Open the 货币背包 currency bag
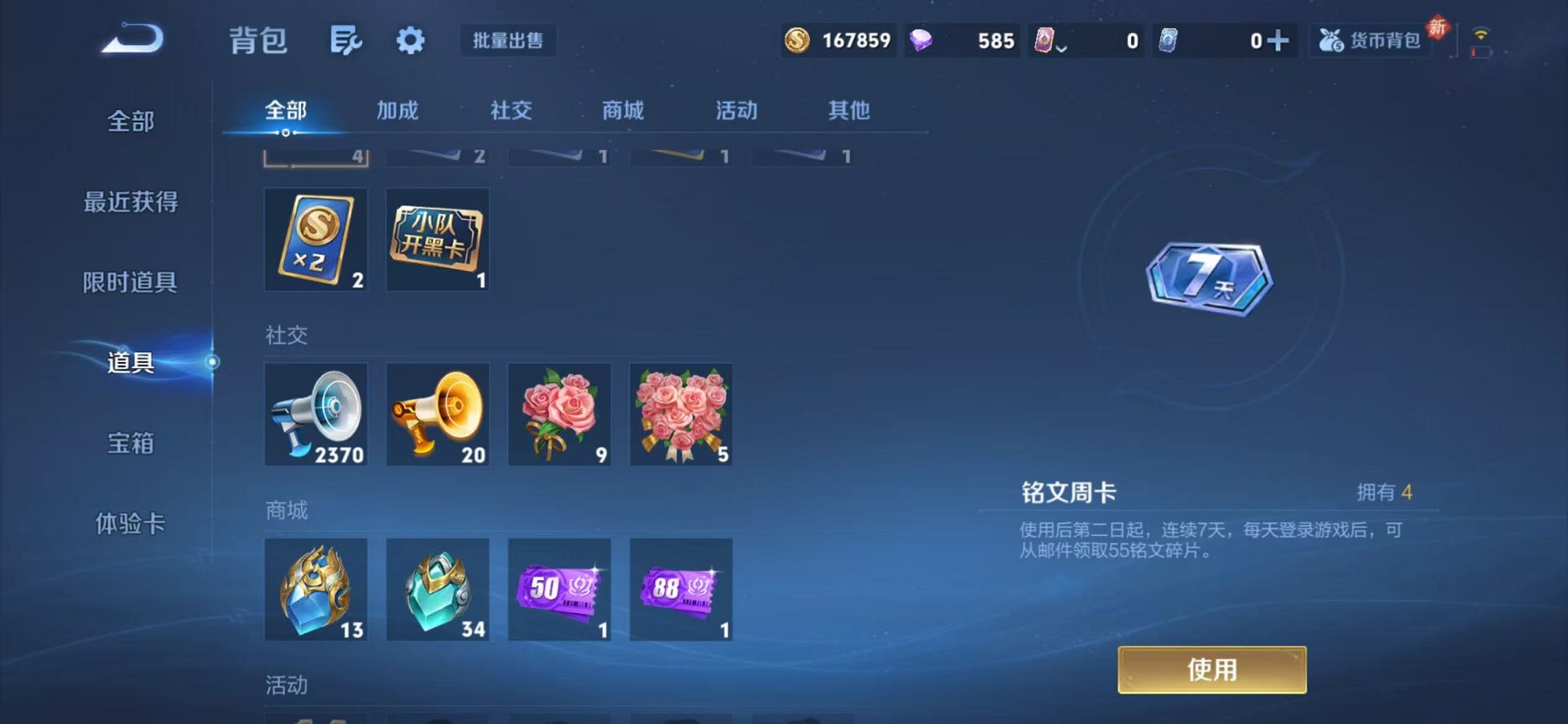The height and width of the screenshot is (724, 1568). click(1370, 42)
